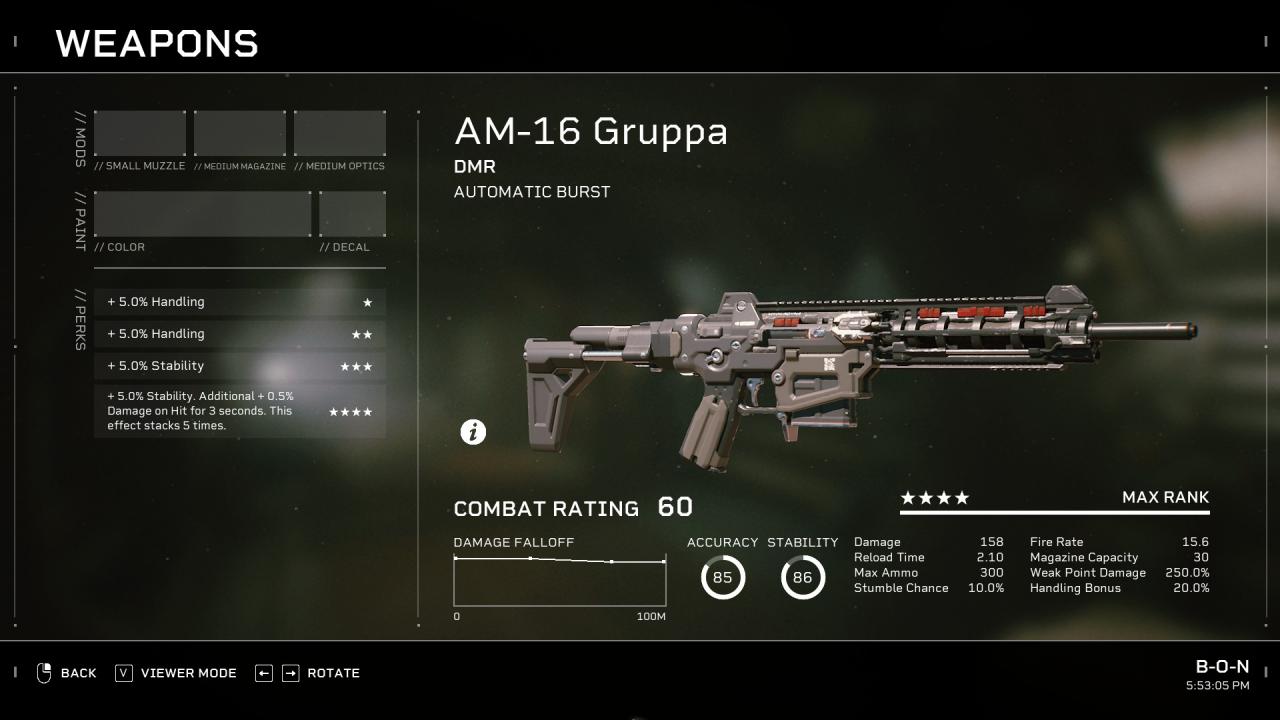Open the Medium Magazine mod slot
This screenshot has width=1280, height=720.
[240, 133]
